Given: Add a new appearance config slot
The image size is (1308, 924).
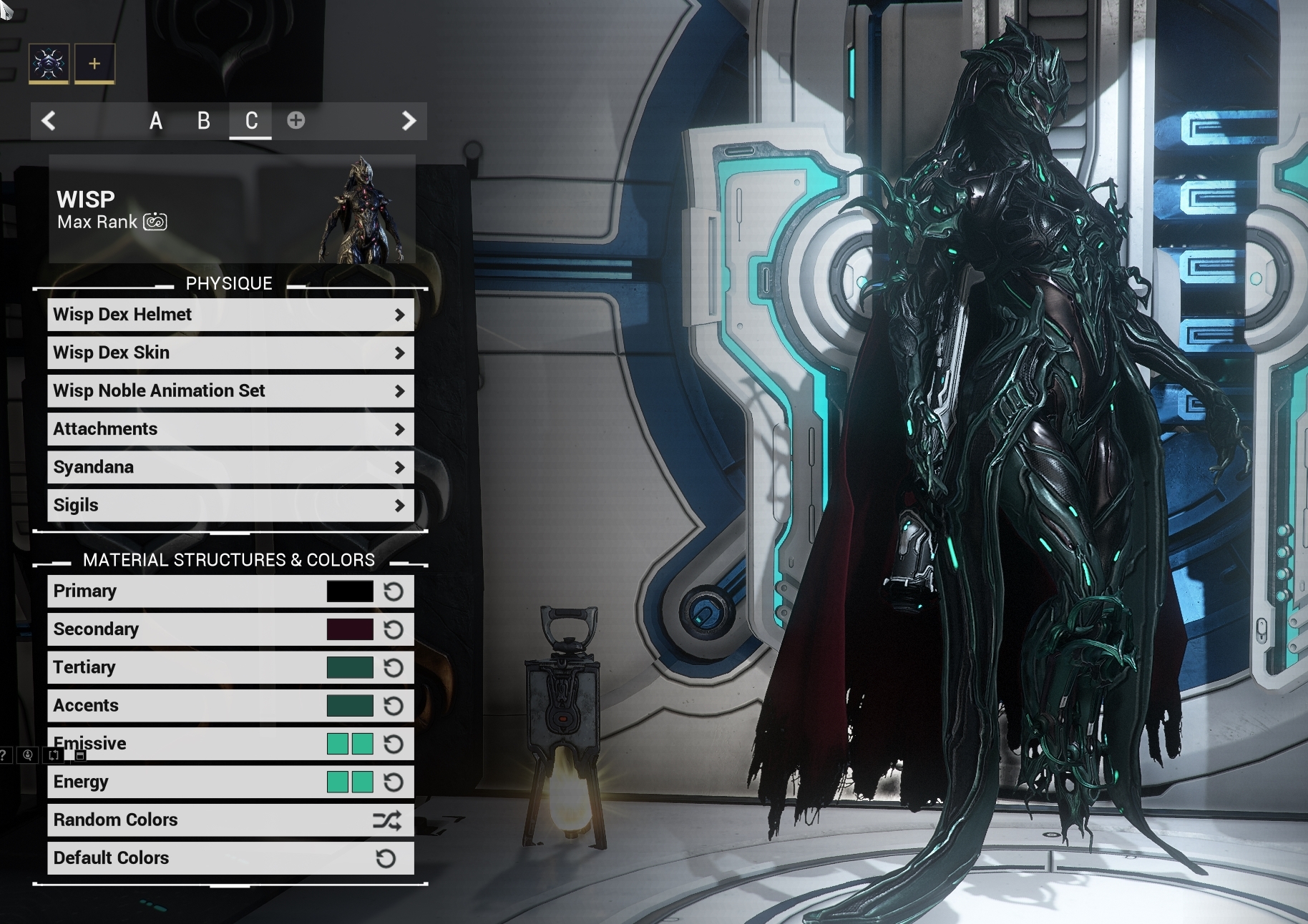Looking at the screenshot, I should click(296, 120).
